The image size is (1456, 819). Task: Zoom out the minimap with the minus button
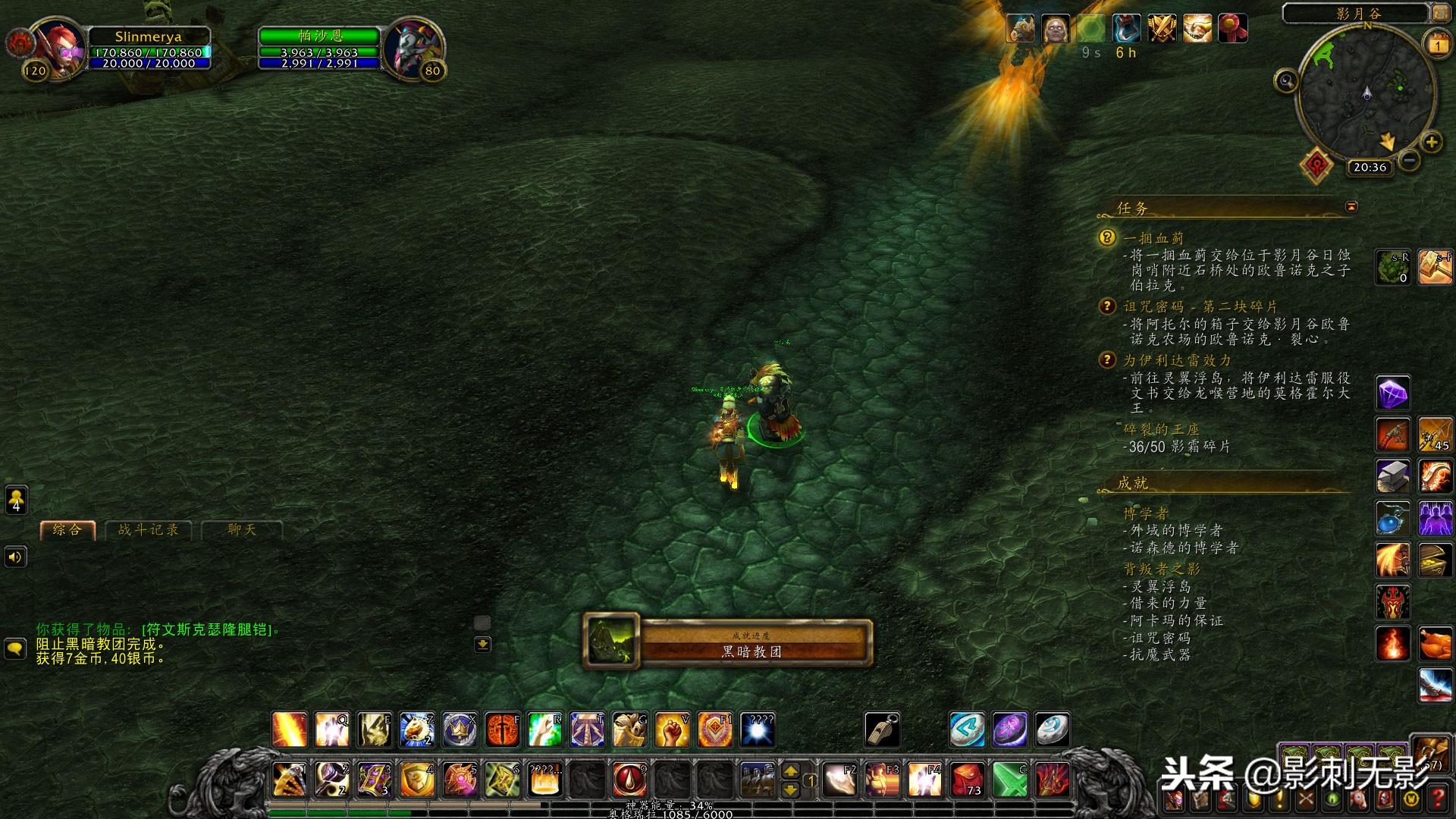click(x=1409, y=160)
